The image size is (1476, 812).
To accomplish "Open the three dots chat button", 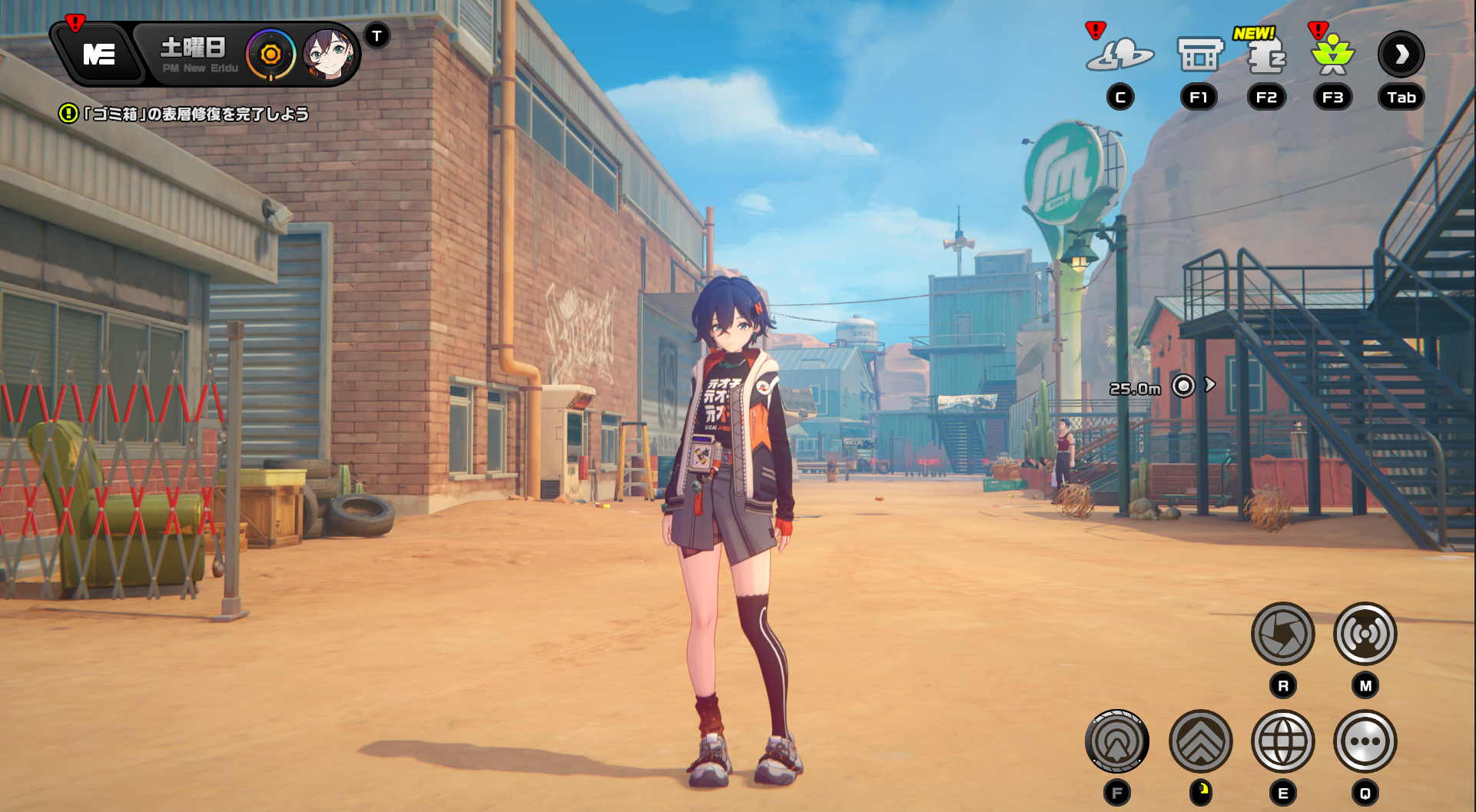I will tap(1365, 741).
